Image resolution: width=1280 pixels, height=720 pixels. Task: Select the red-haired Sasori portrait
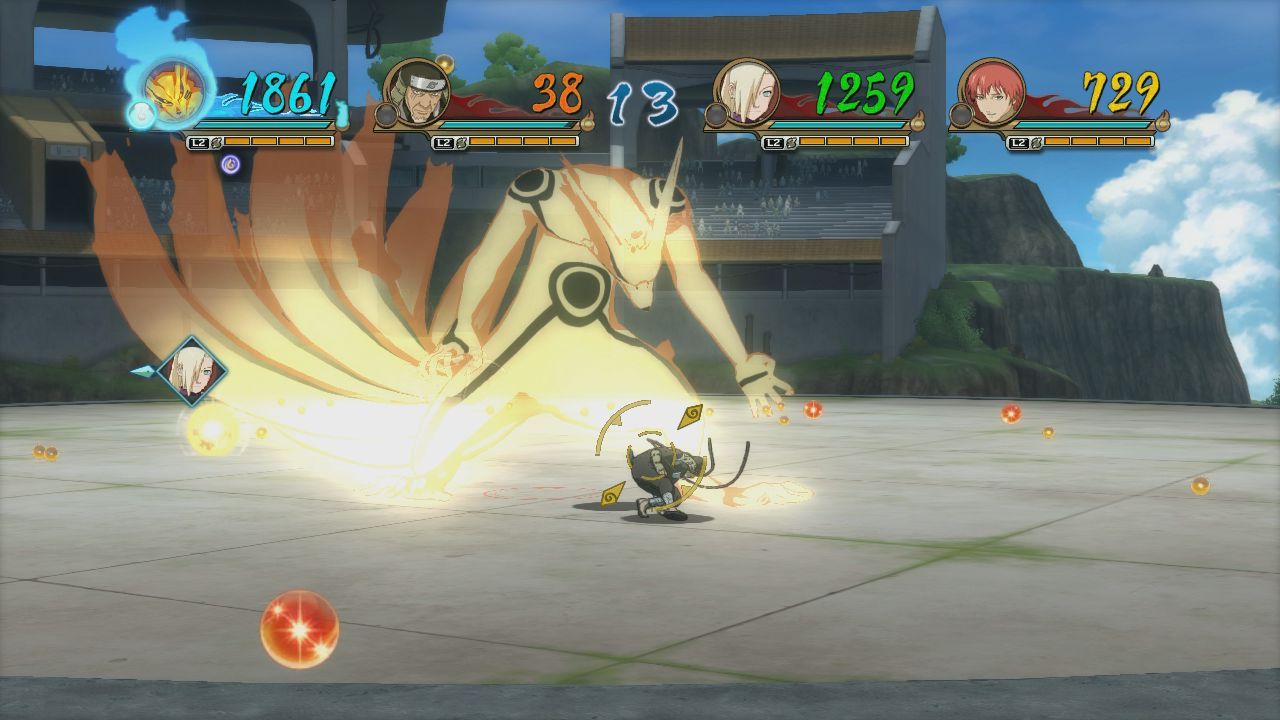(x=991, y=92)
